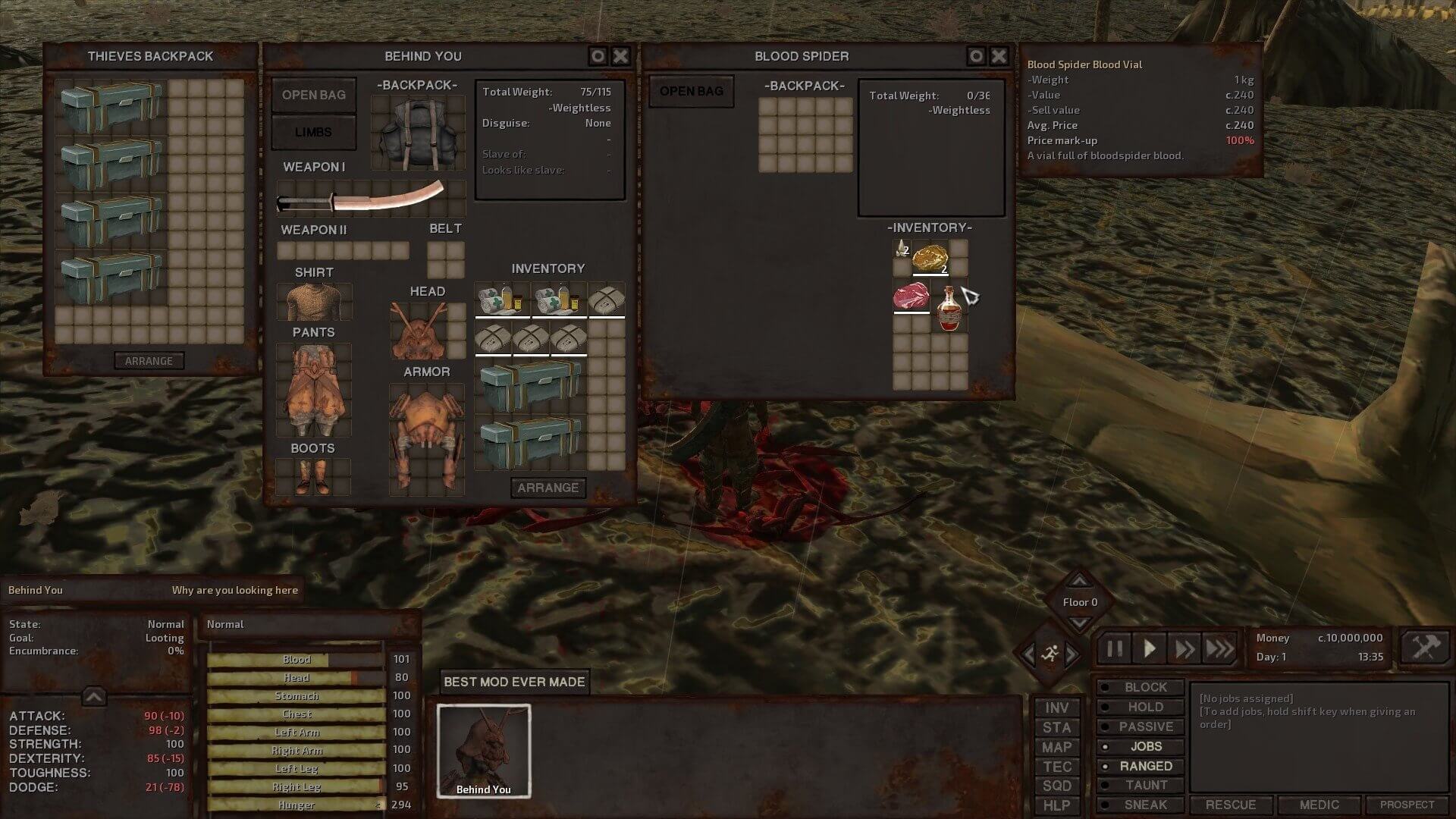Select the equipped curved sword weapon
The height and width of the screenshot is (819, 1456).
pos(361,199)
